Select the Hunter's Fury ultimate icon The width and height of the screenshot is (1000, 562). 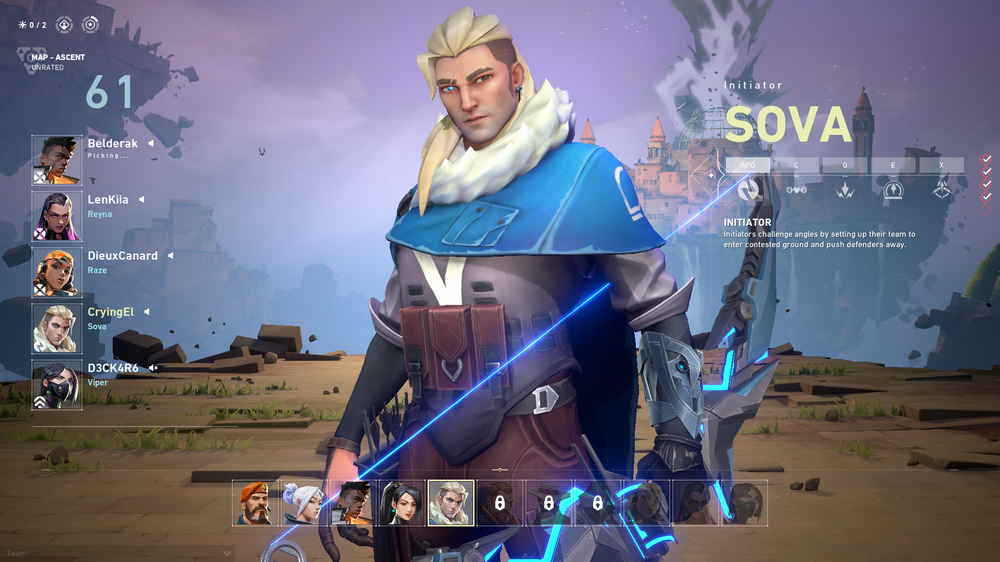pyautogui.click(x=941, y=188)
